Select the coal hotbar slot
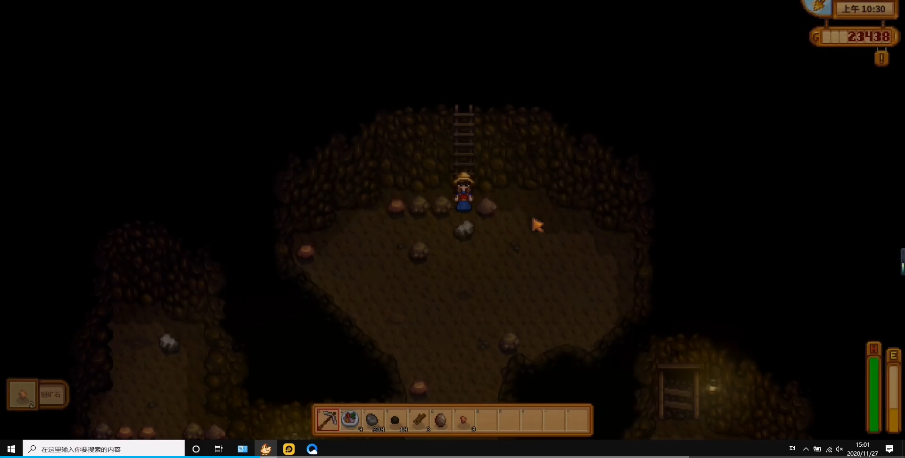 (396, 420)
